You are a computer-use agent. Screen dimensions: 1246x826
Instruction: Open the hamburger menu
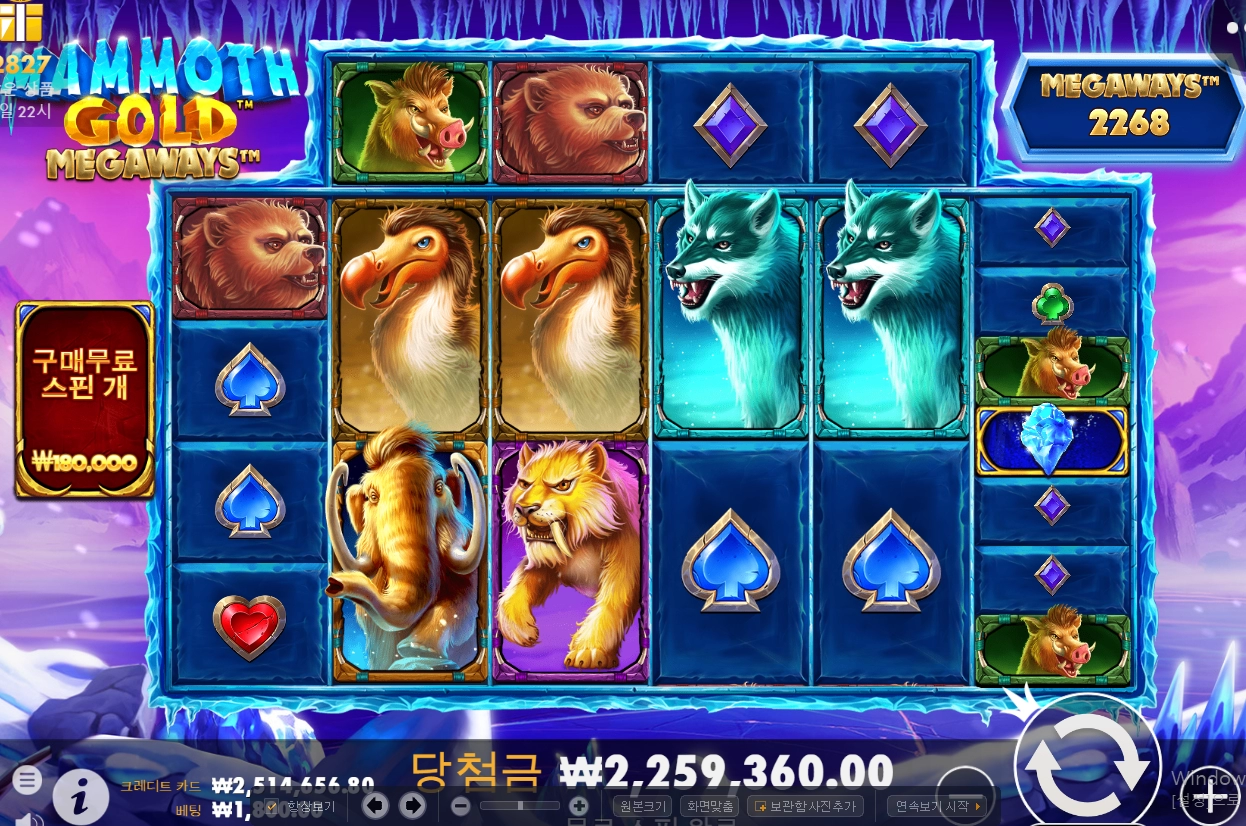27,780
